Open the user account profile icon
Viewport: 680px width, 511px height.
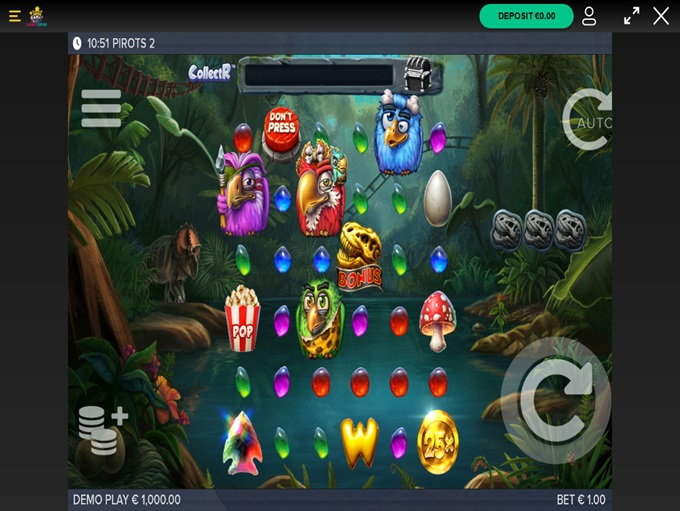589,16
